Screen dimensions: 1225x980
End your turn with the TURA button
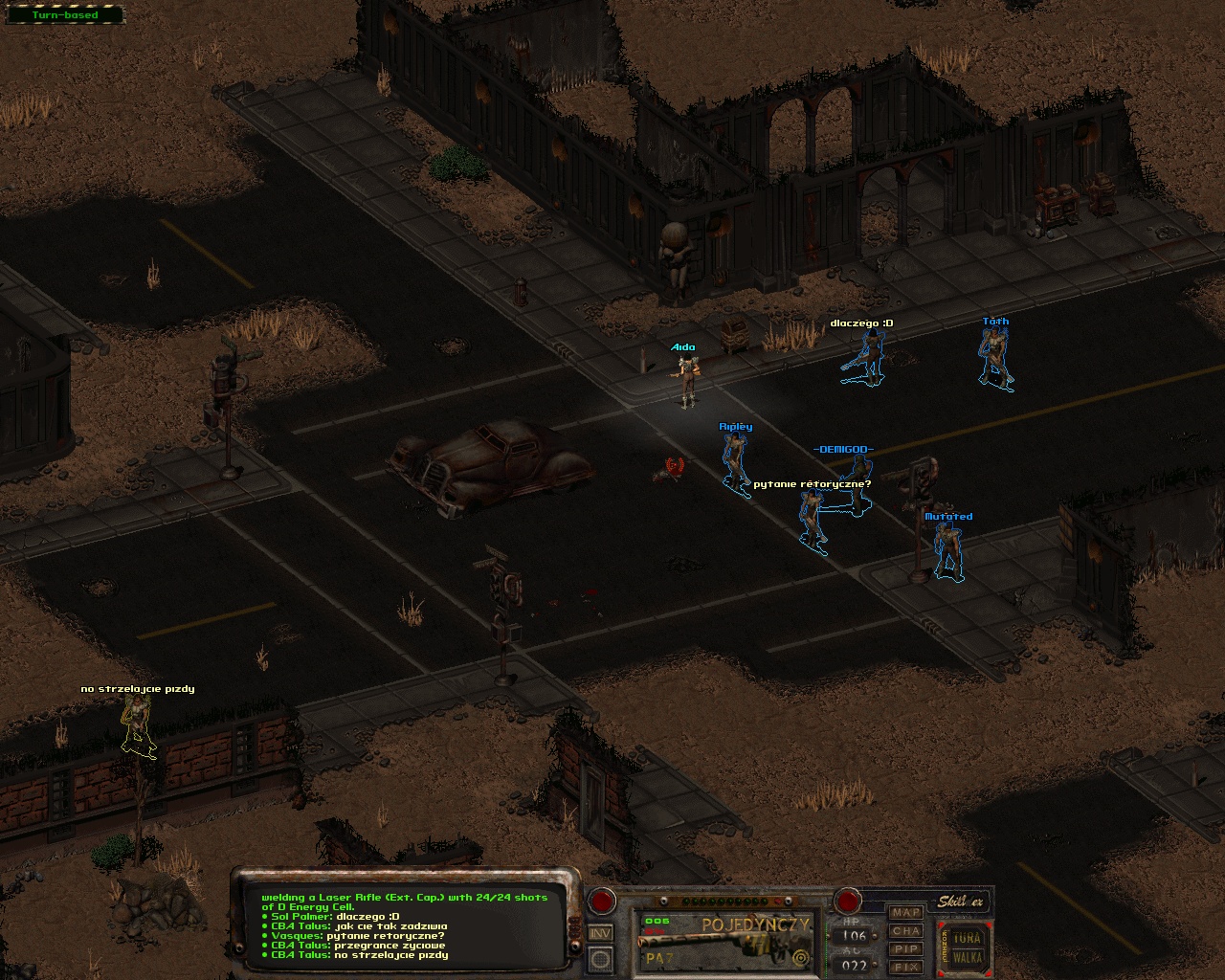[x=968, y=938]
